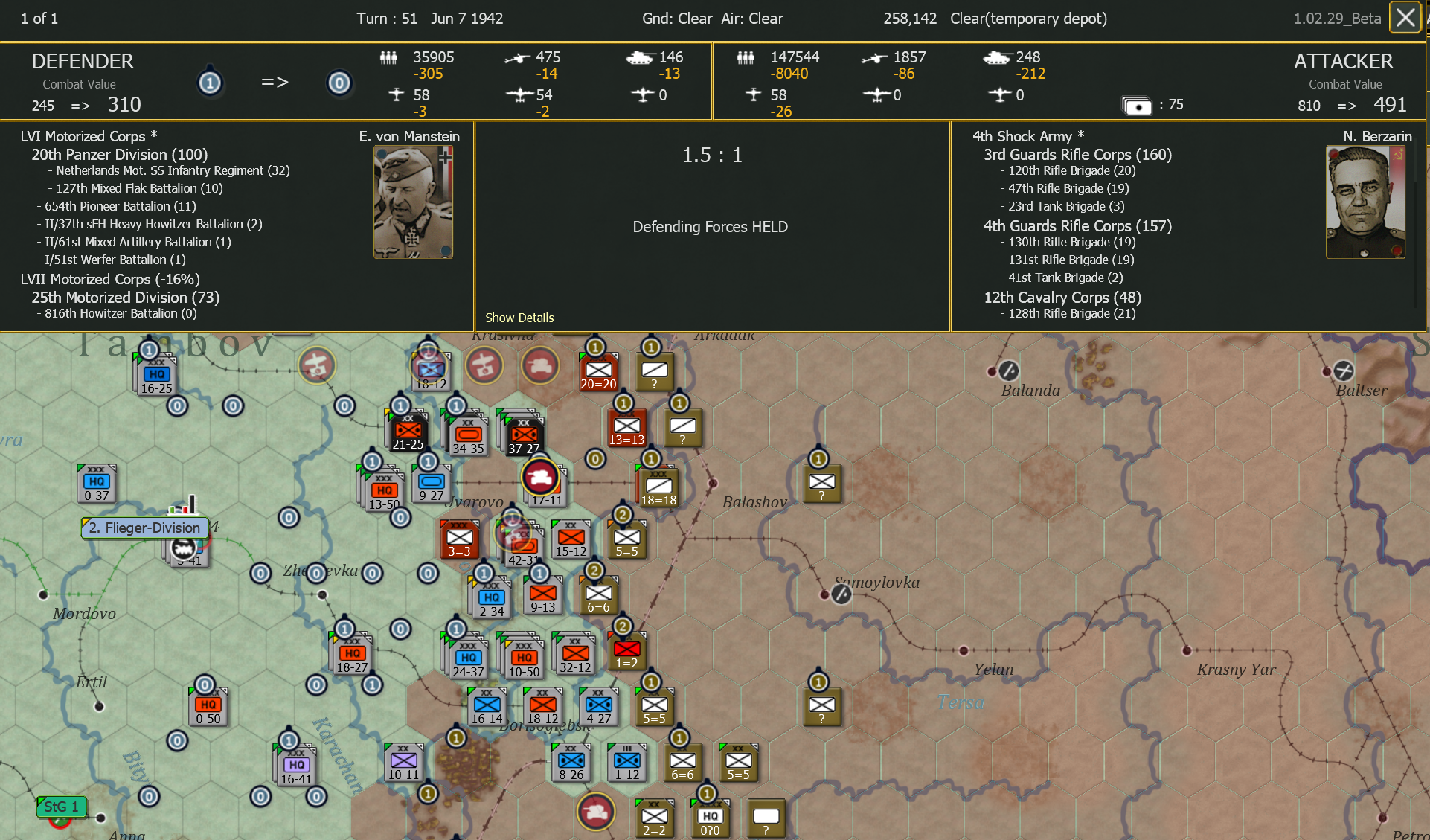
Task: Toggle the blue airbase icon in the 18-12 hex
Action: [x=429, y=368]
